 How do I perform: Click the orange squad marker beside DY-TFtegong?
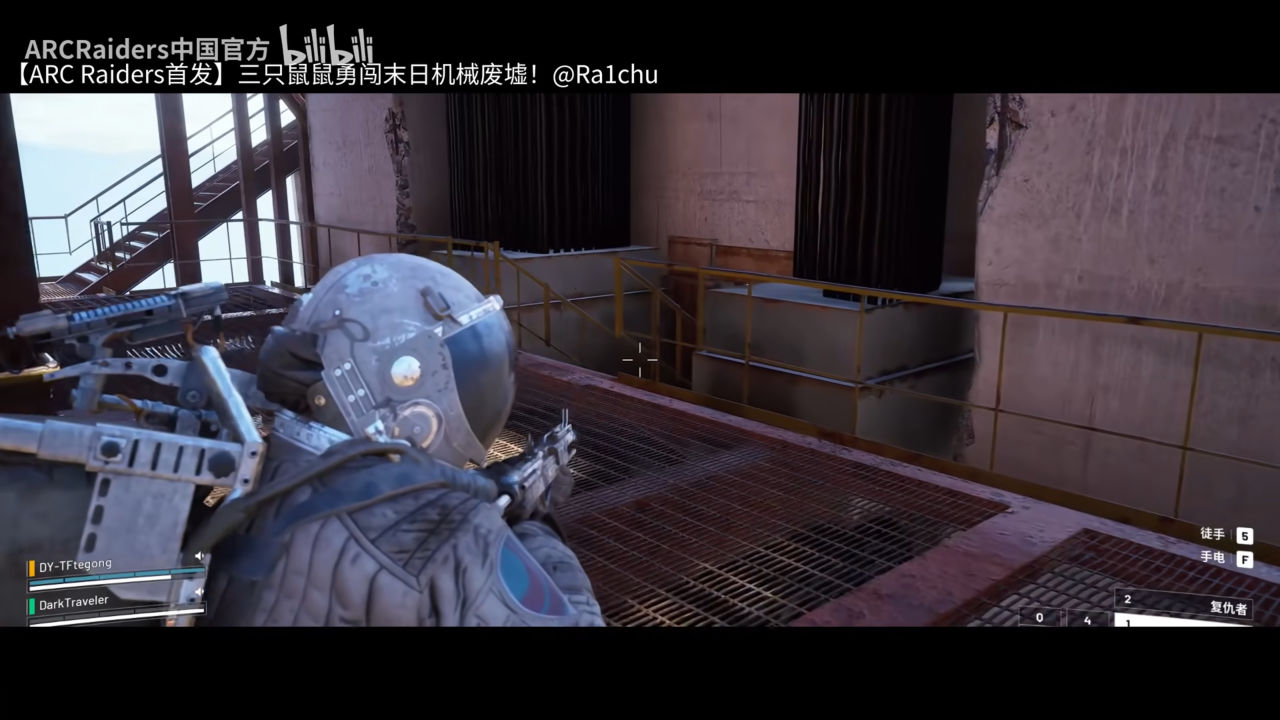(31, 567)
